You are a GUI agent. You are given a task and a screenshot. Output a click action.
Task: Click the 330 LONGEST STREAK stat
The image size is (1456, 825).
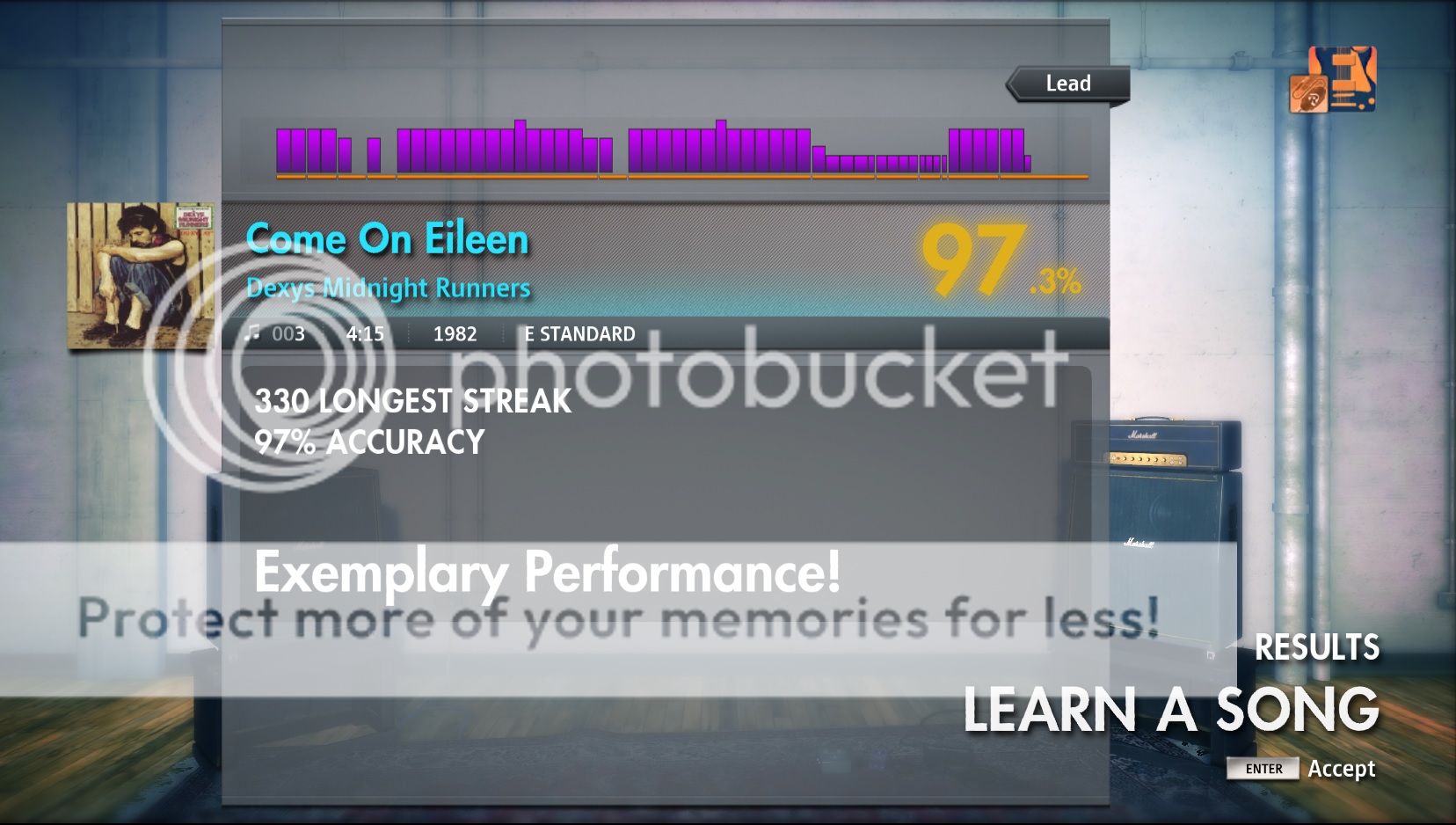411,403
